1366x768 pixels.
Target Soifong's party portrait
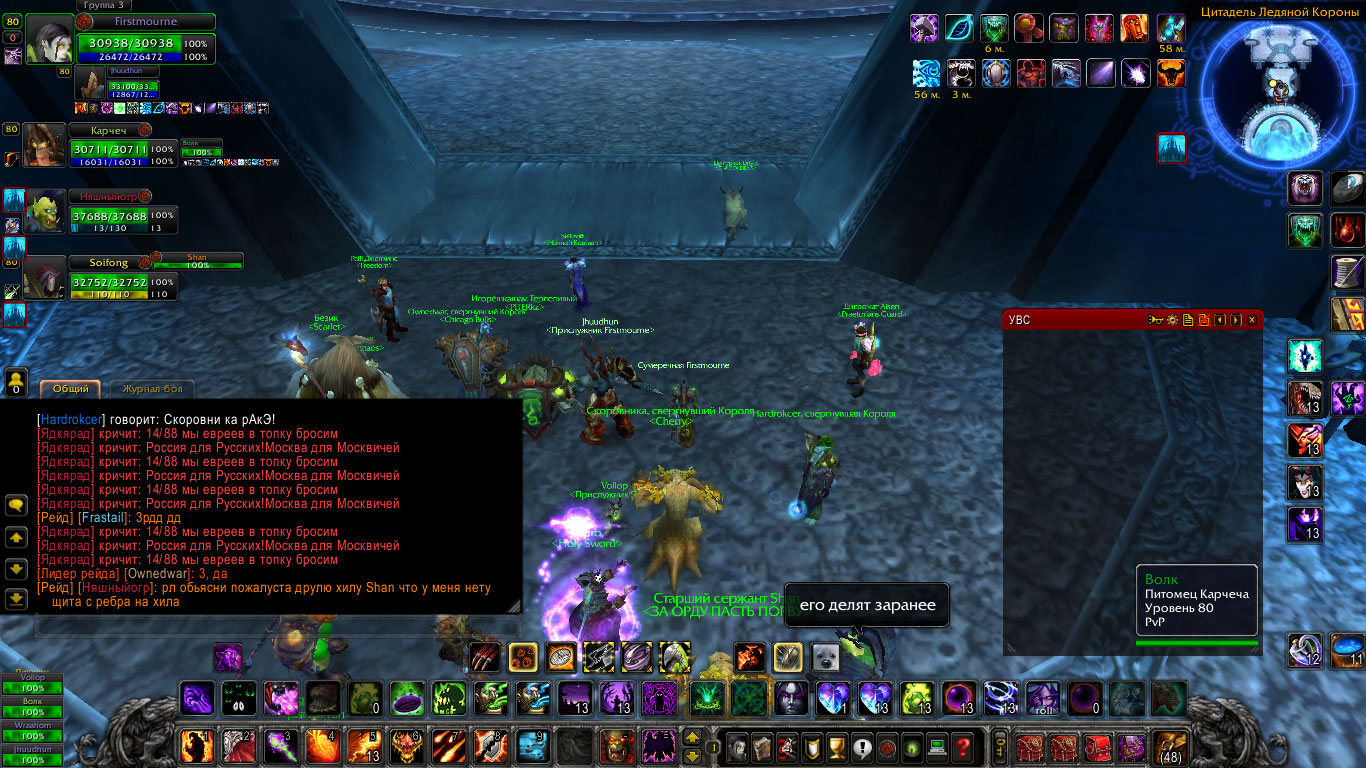coord(45,277)
